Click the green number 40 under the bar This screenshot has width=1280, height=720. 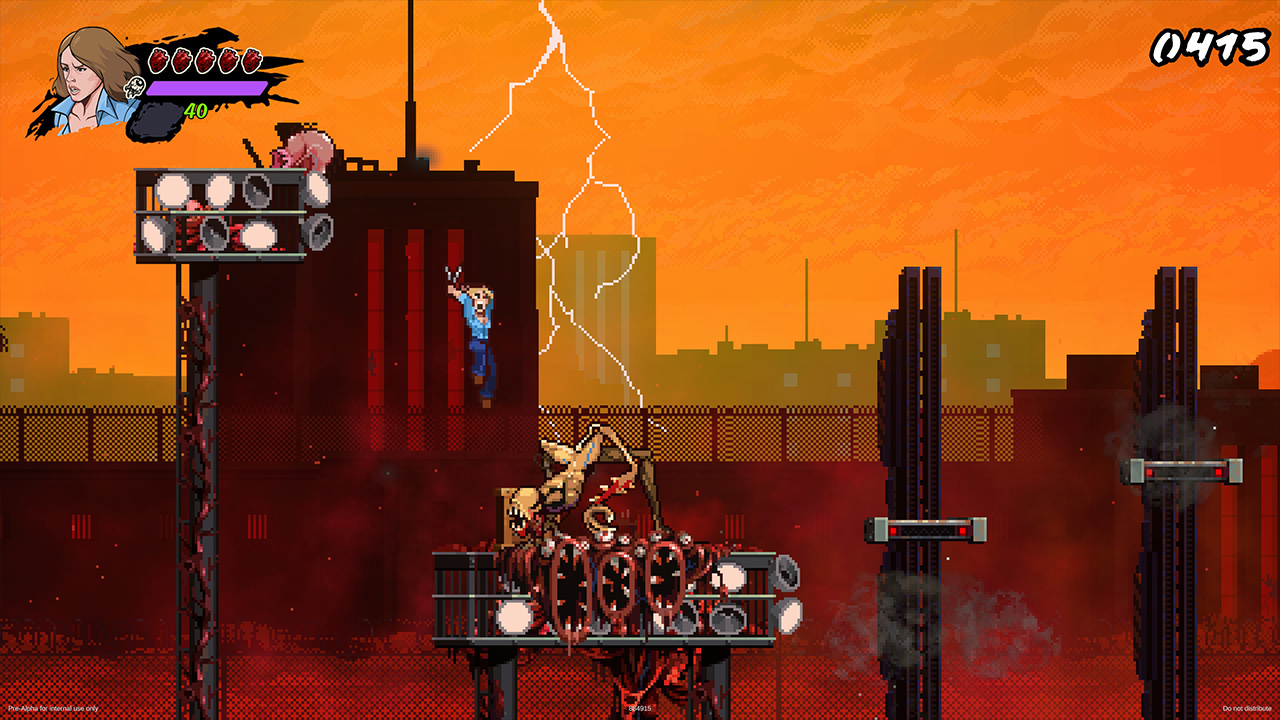click(x=195, y=111)
